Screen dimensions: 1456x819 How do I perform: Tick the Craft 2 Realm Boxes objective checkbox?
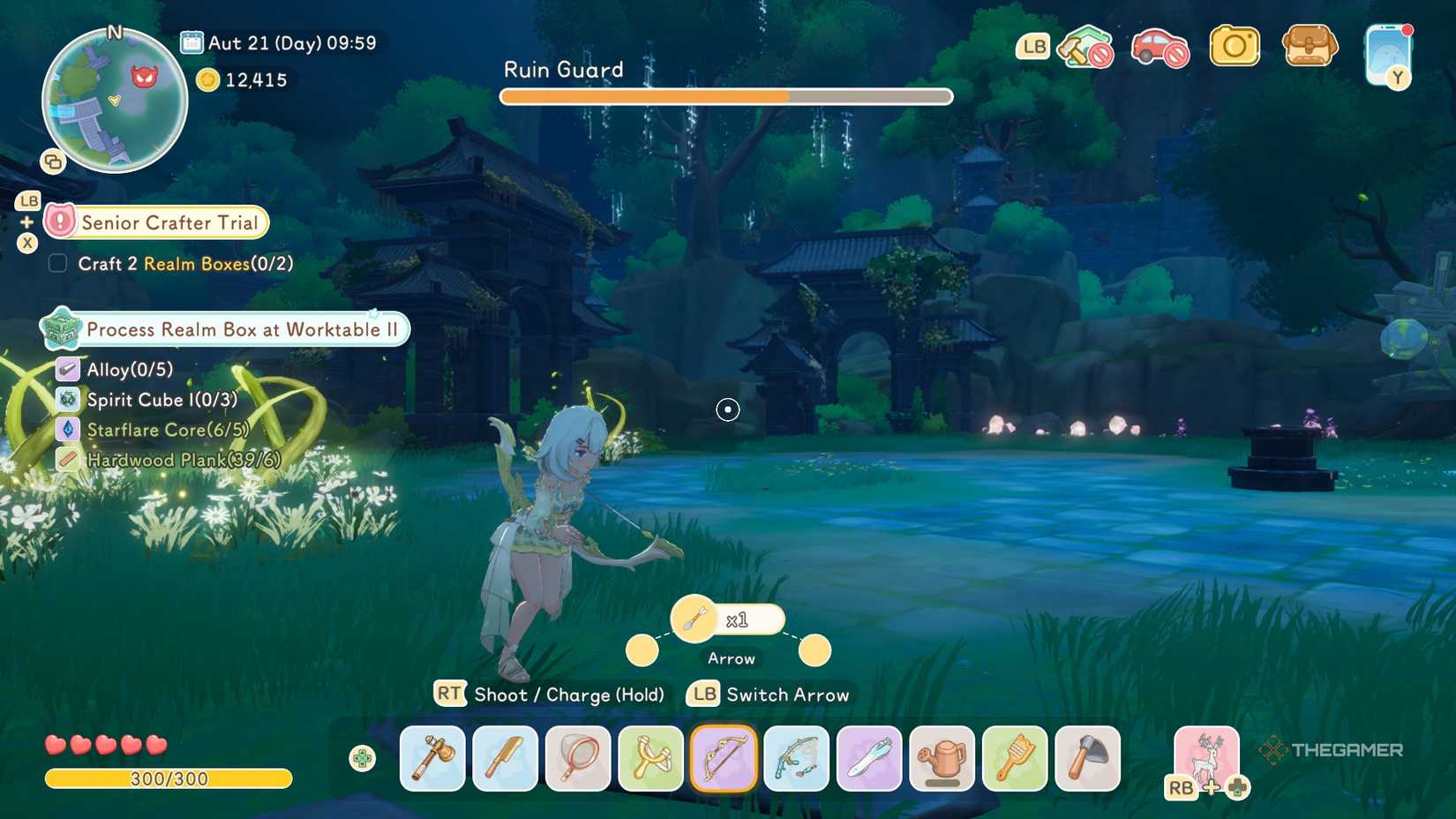(x=58, y=263)
